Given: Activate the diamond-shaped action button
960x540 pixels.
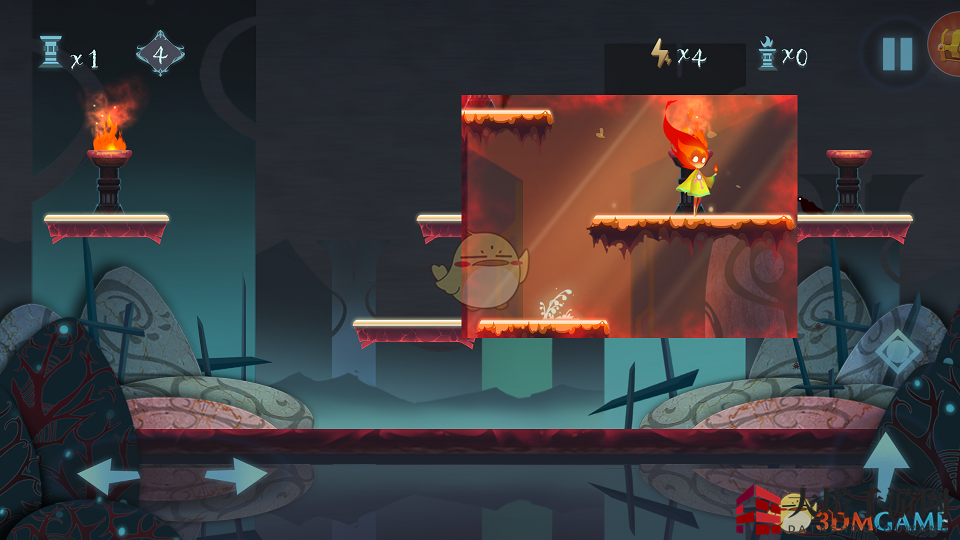Looking at the screenshot, I should pos(893,350).
